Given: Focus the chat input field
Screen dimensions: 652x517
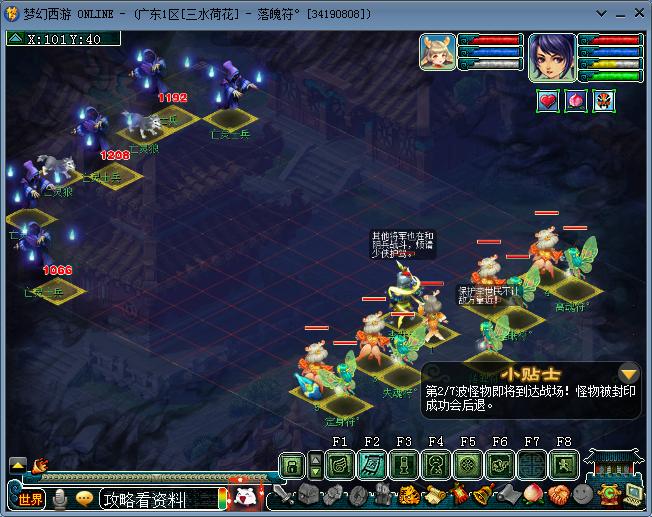Looking at the screenshot, I should point(160,498).
